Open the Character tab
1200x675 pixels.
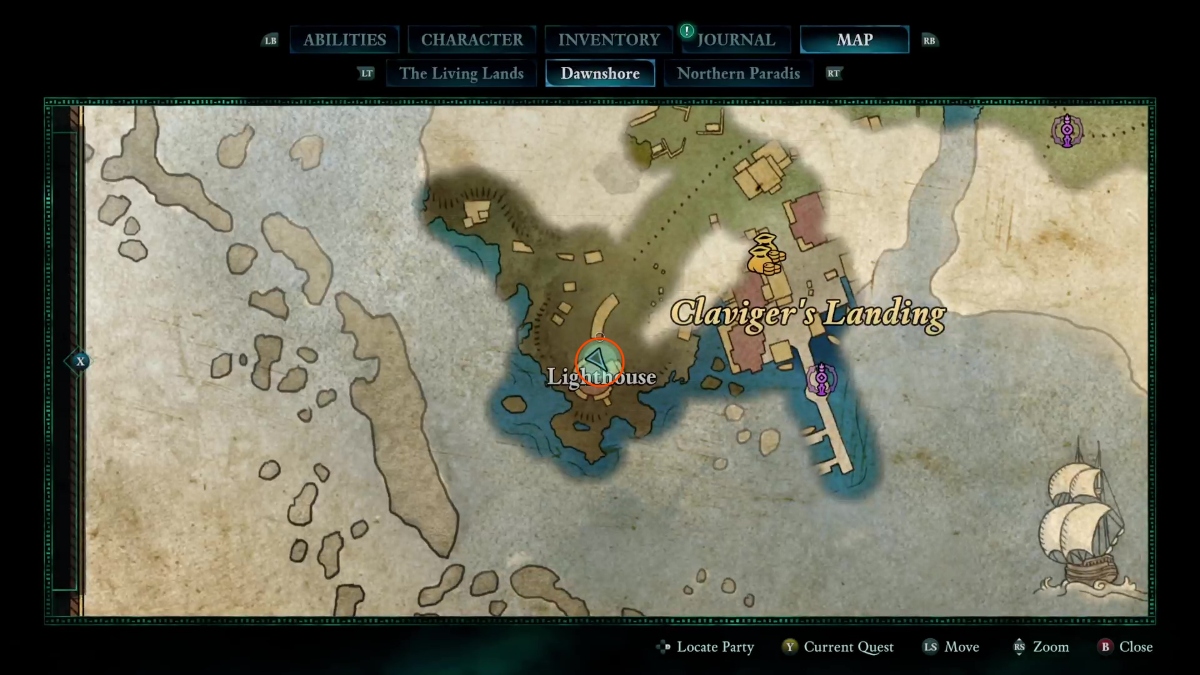pos(471,40)
